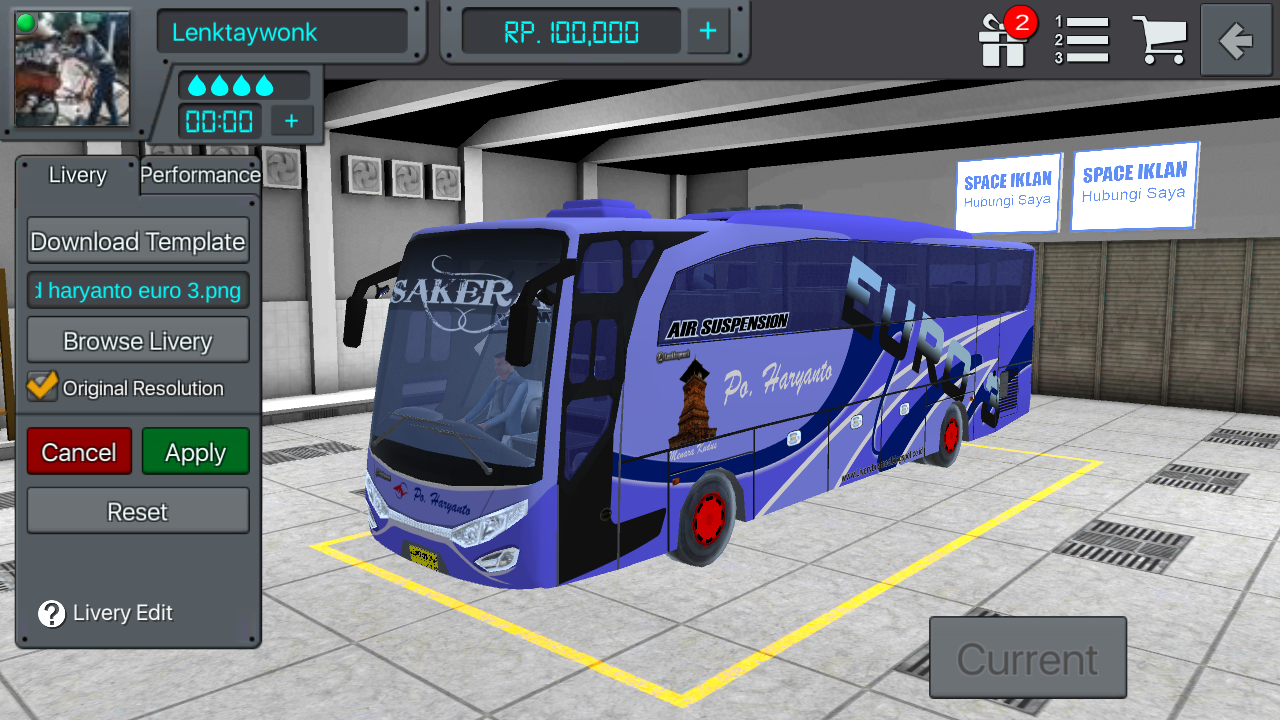
Task: Browse for a livery file
Action: click(x=137, y=340)
